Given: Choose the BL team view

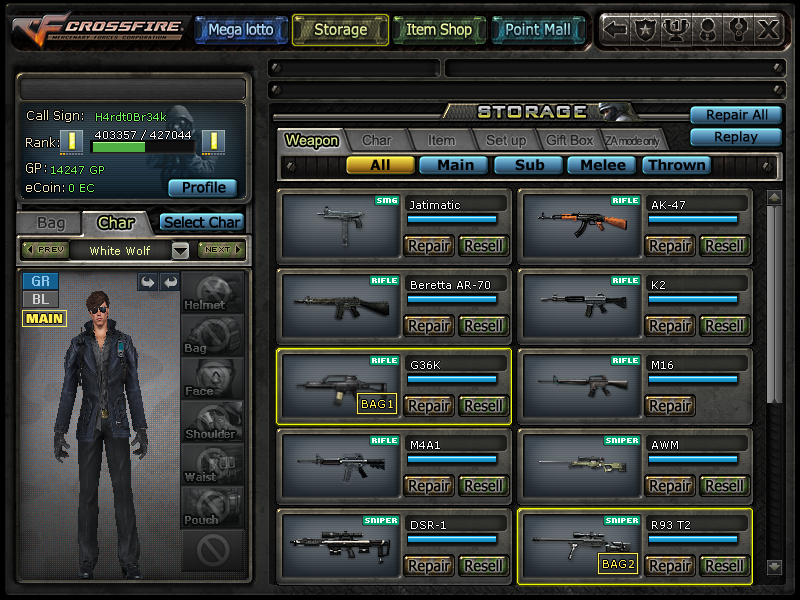Looking at the screenshot, I should coord(40,299).
